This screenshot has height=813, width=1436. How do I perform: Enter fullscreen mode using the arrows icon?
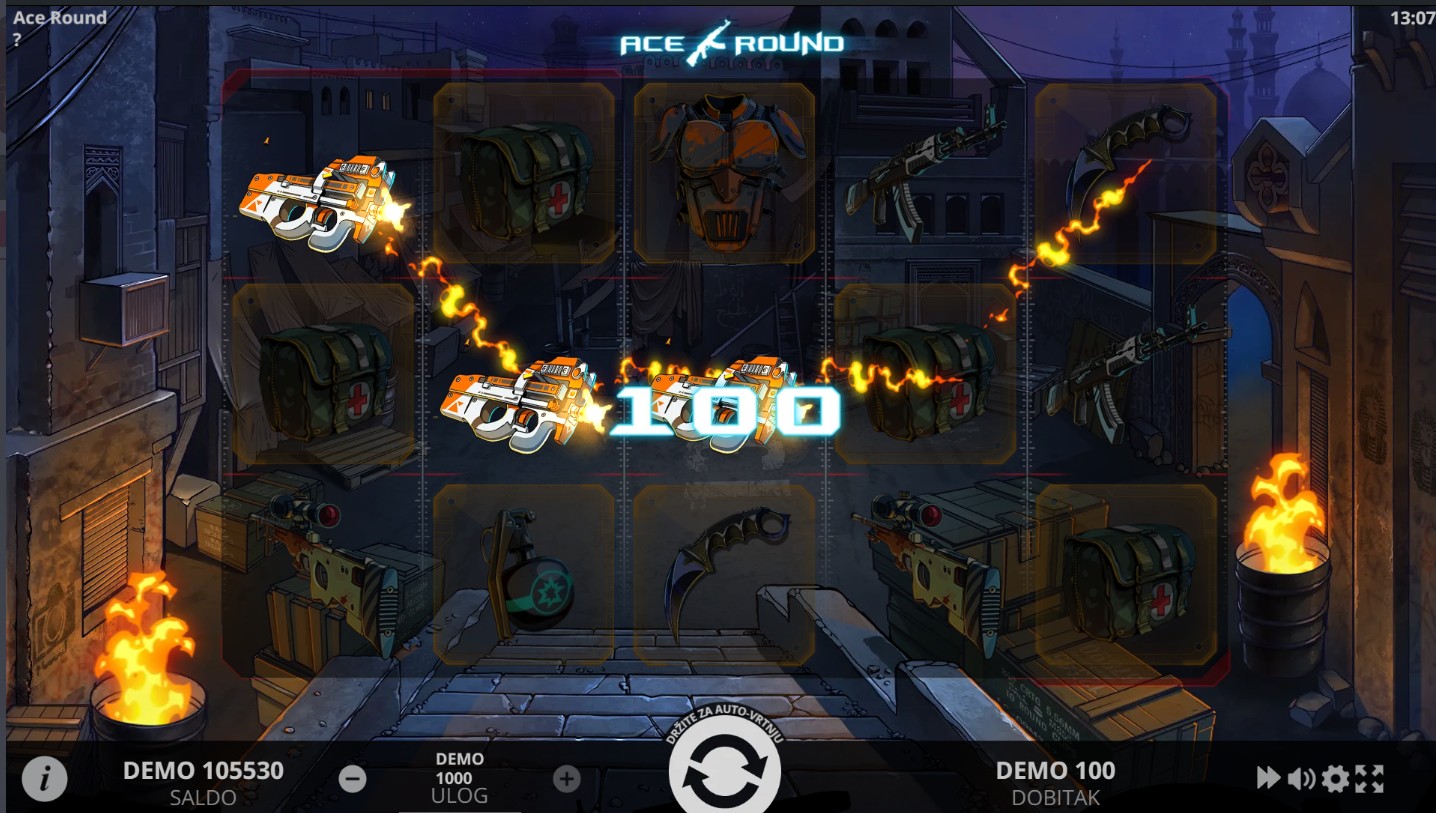[x=1369, y=778]
